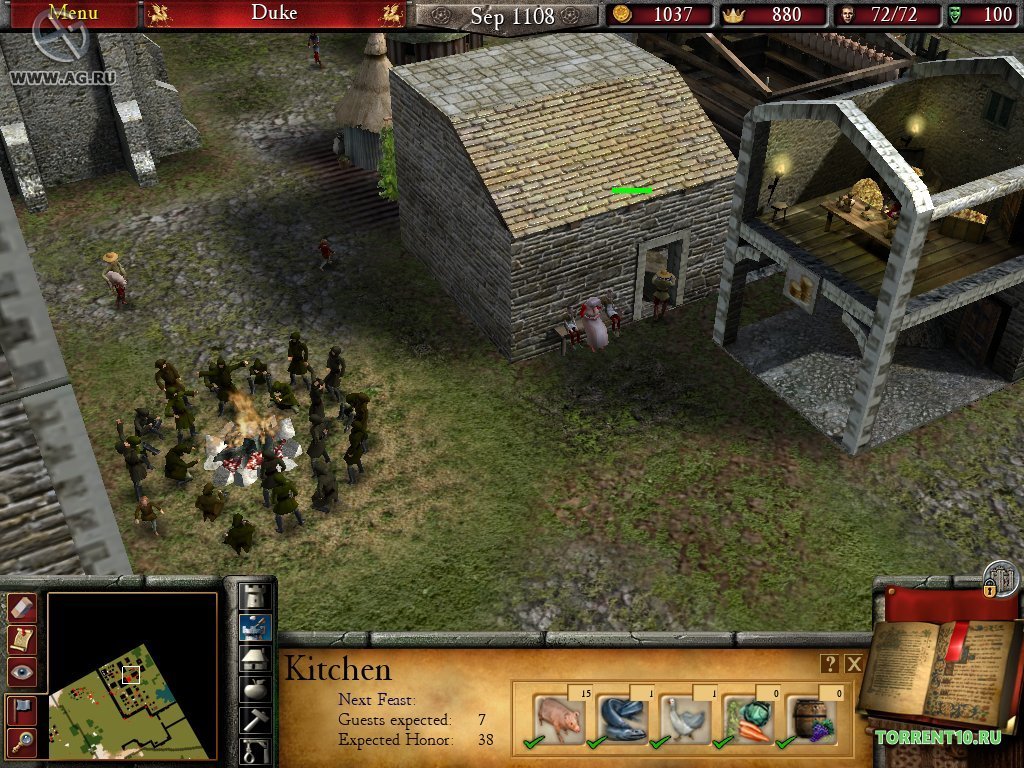Toggle the pig feast food item
Image resolution: width=1024 pixels, height=768 pixels.
557,717
